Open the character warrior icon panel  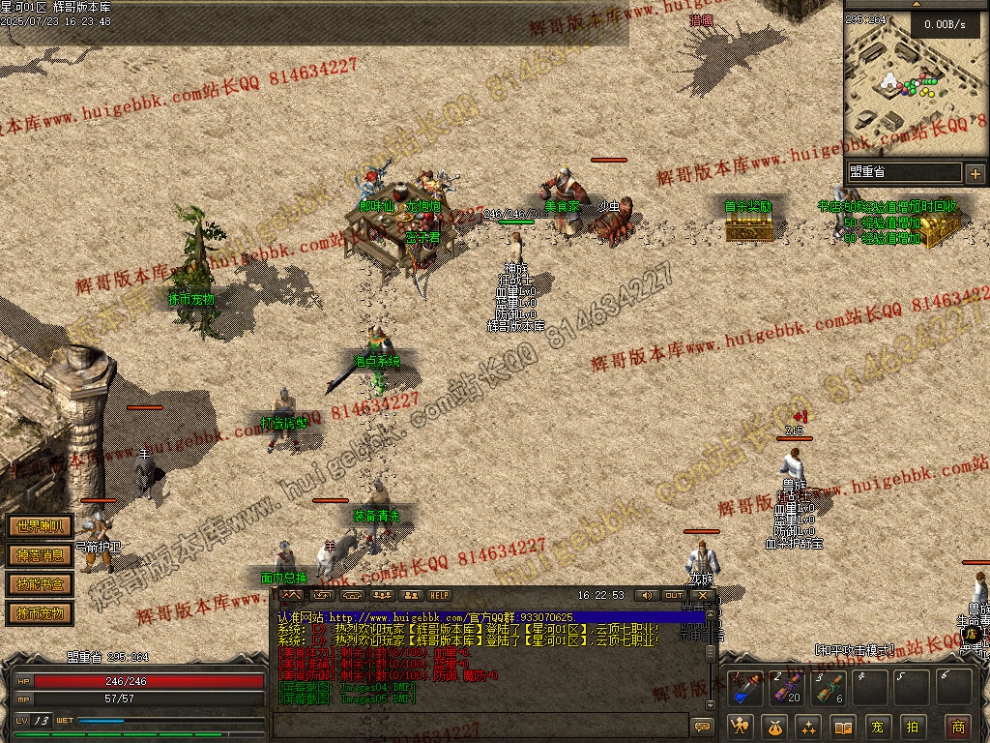tap(741, 727)
